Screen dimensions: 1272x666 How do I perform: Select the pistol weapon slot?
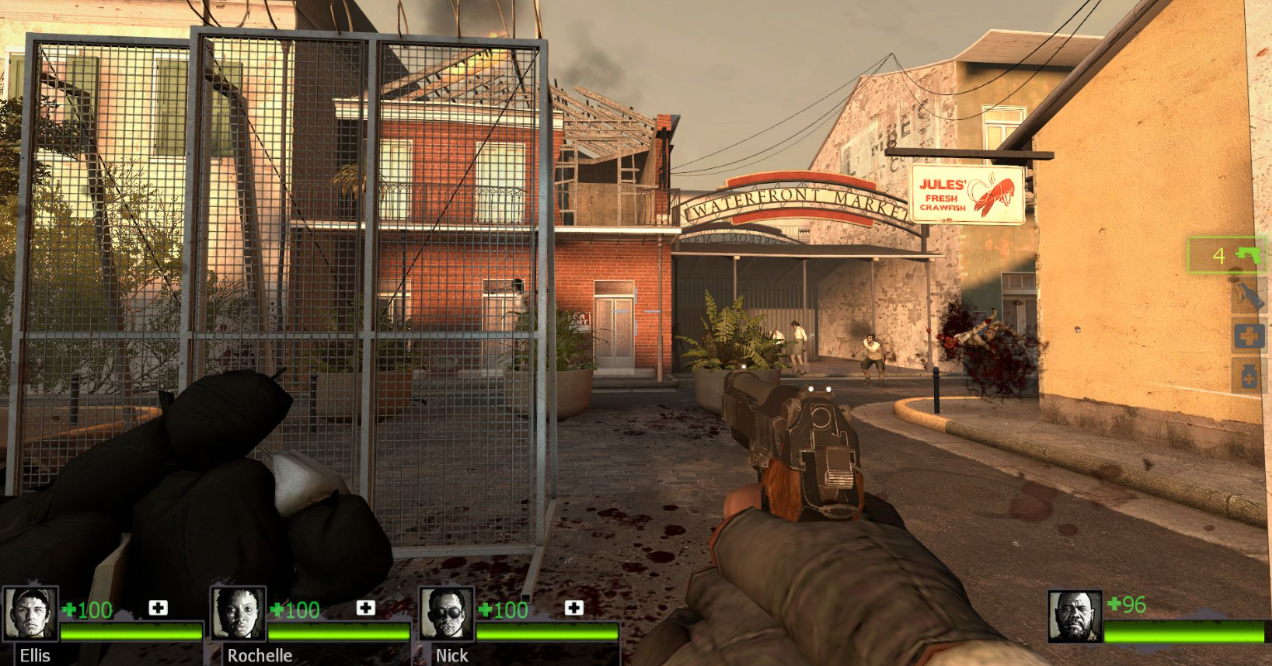(x=1227, y=255)
